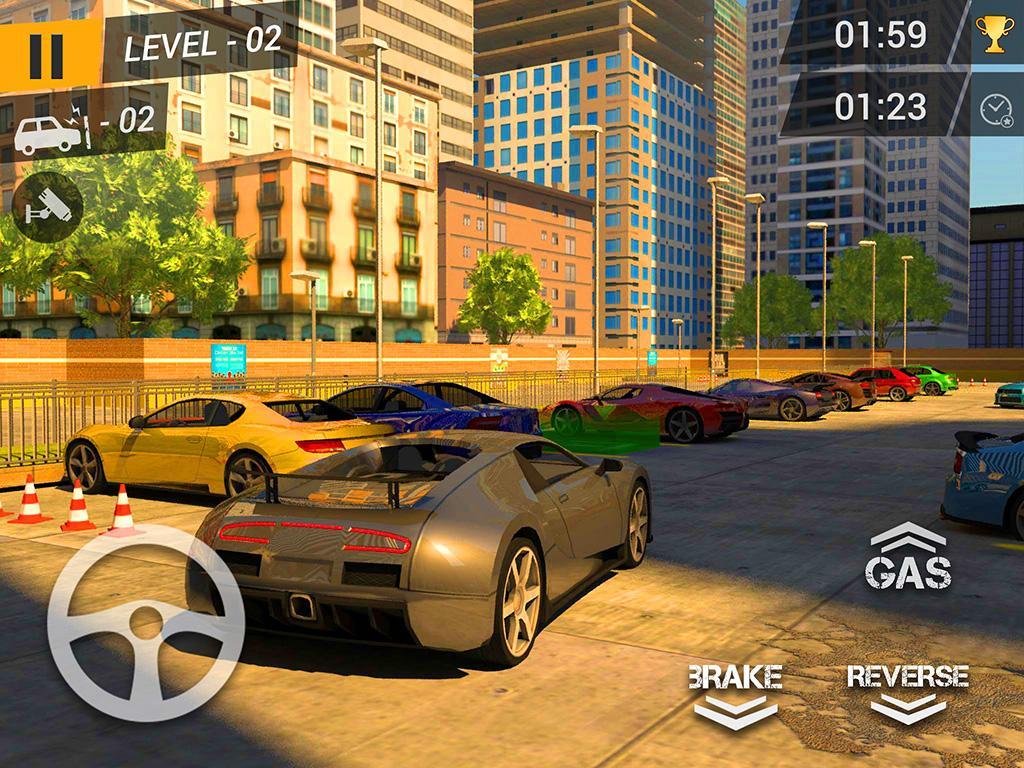Switch the camera view

(47, 207)
